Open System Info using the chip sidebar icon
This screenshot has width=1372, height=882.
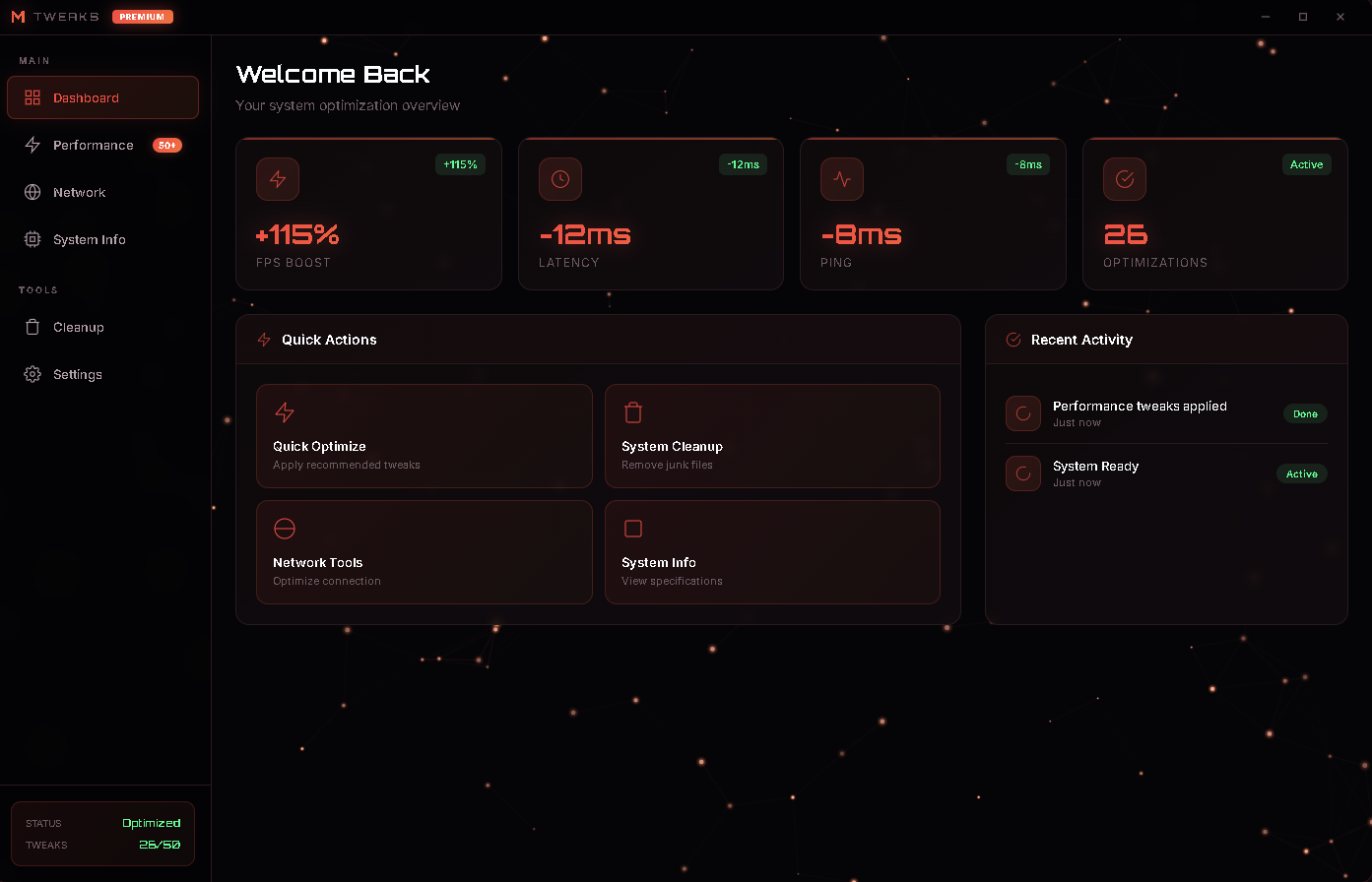pos(33,239)
